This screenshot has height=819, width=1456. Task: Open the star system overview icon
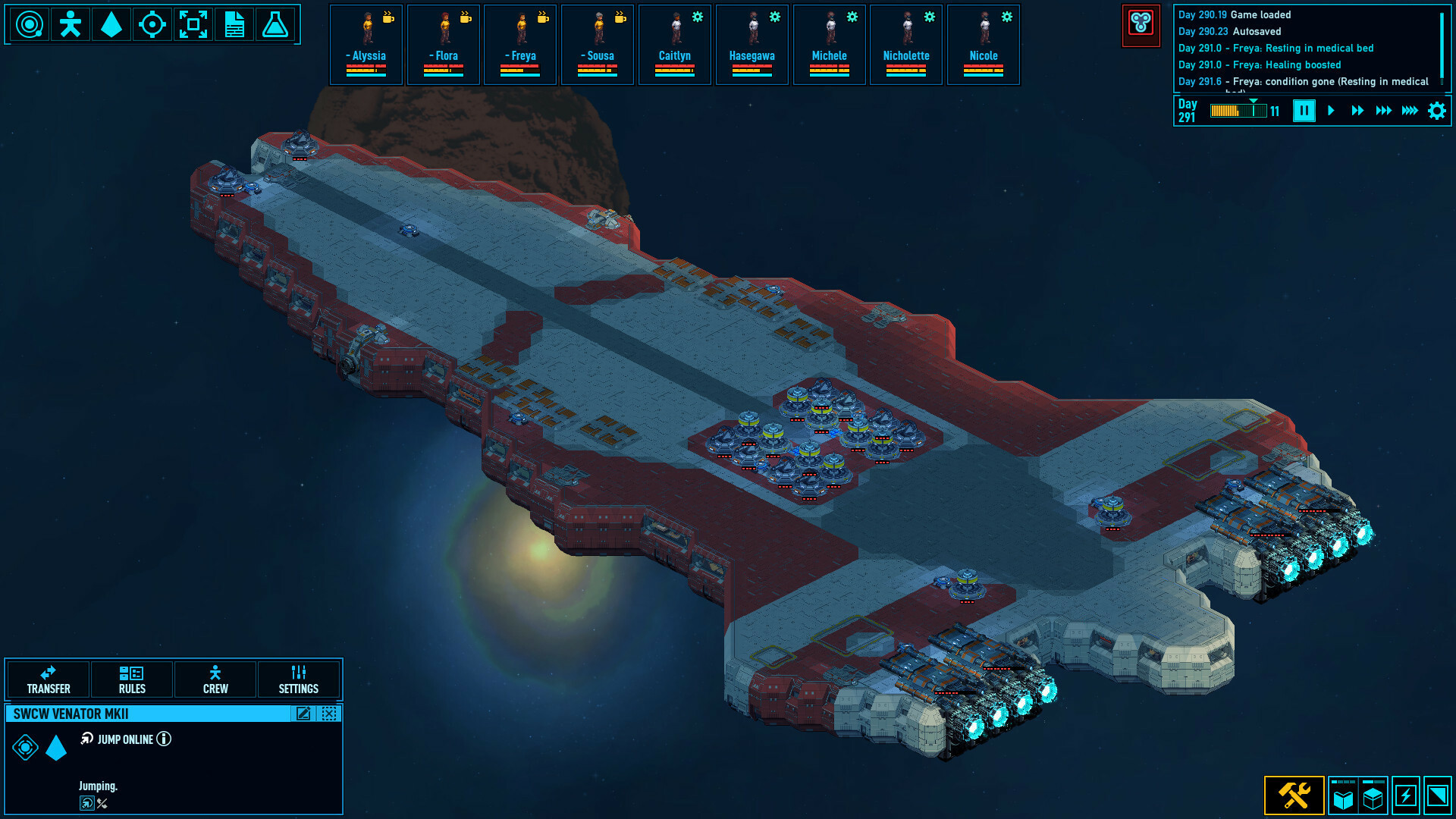(29, 24)
